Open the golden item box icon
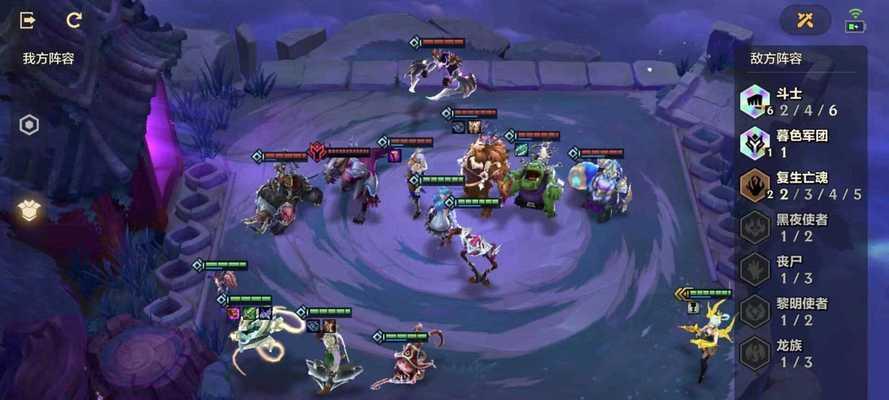This screenshot has height=400, width=889. (x=30, y=209)
